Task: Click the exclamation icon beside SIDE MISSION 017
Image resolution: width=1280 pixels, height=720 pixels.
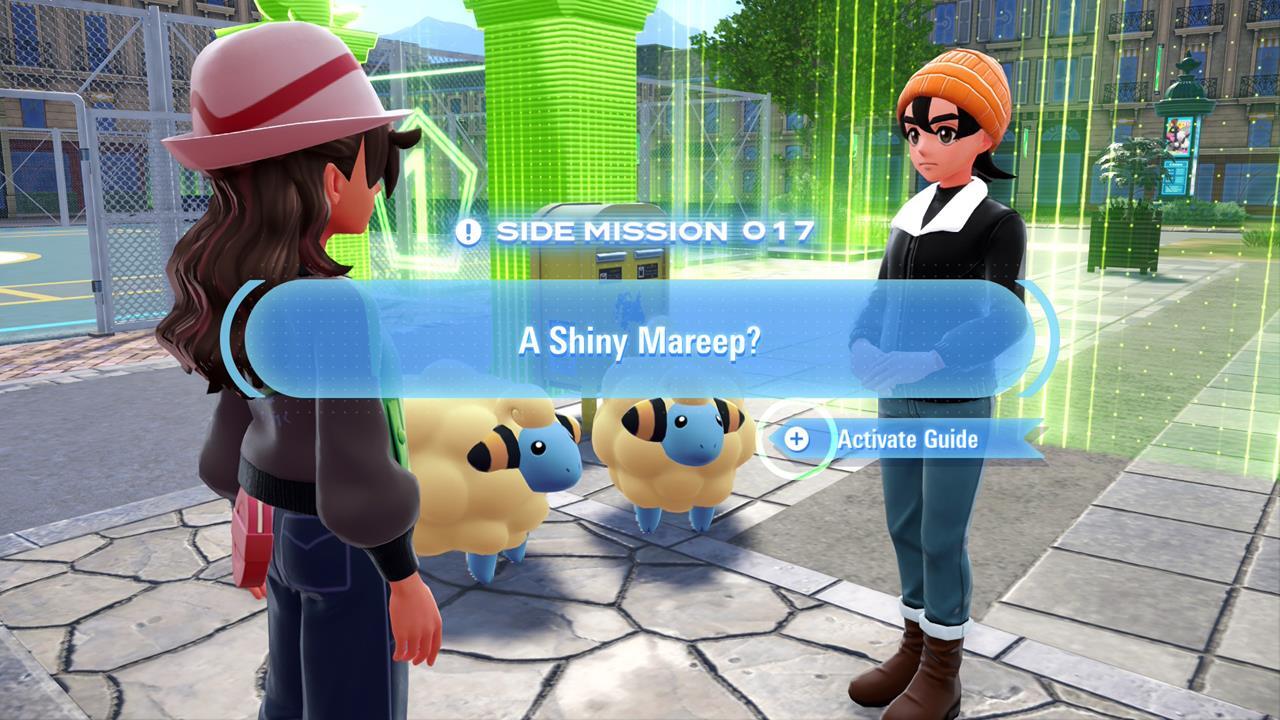Action: tap(466, 232)
